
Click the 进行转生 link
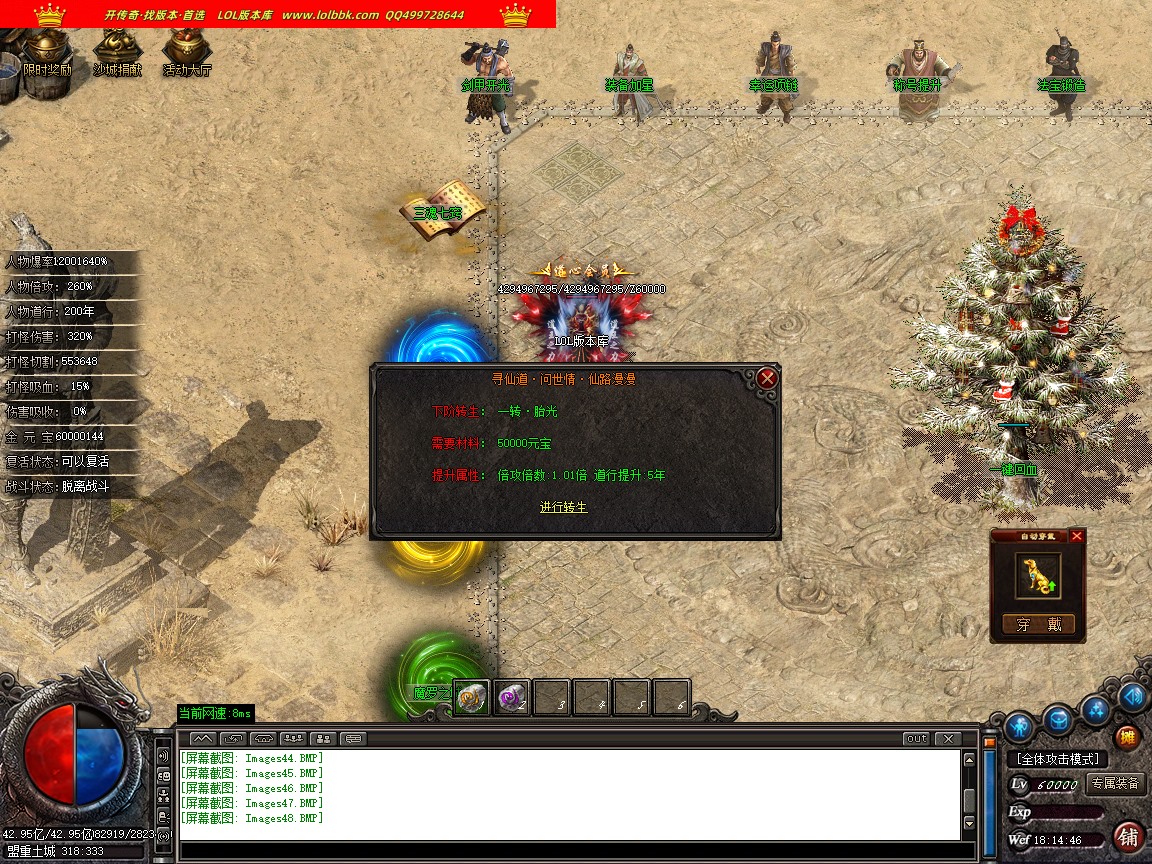click(564, 507)
